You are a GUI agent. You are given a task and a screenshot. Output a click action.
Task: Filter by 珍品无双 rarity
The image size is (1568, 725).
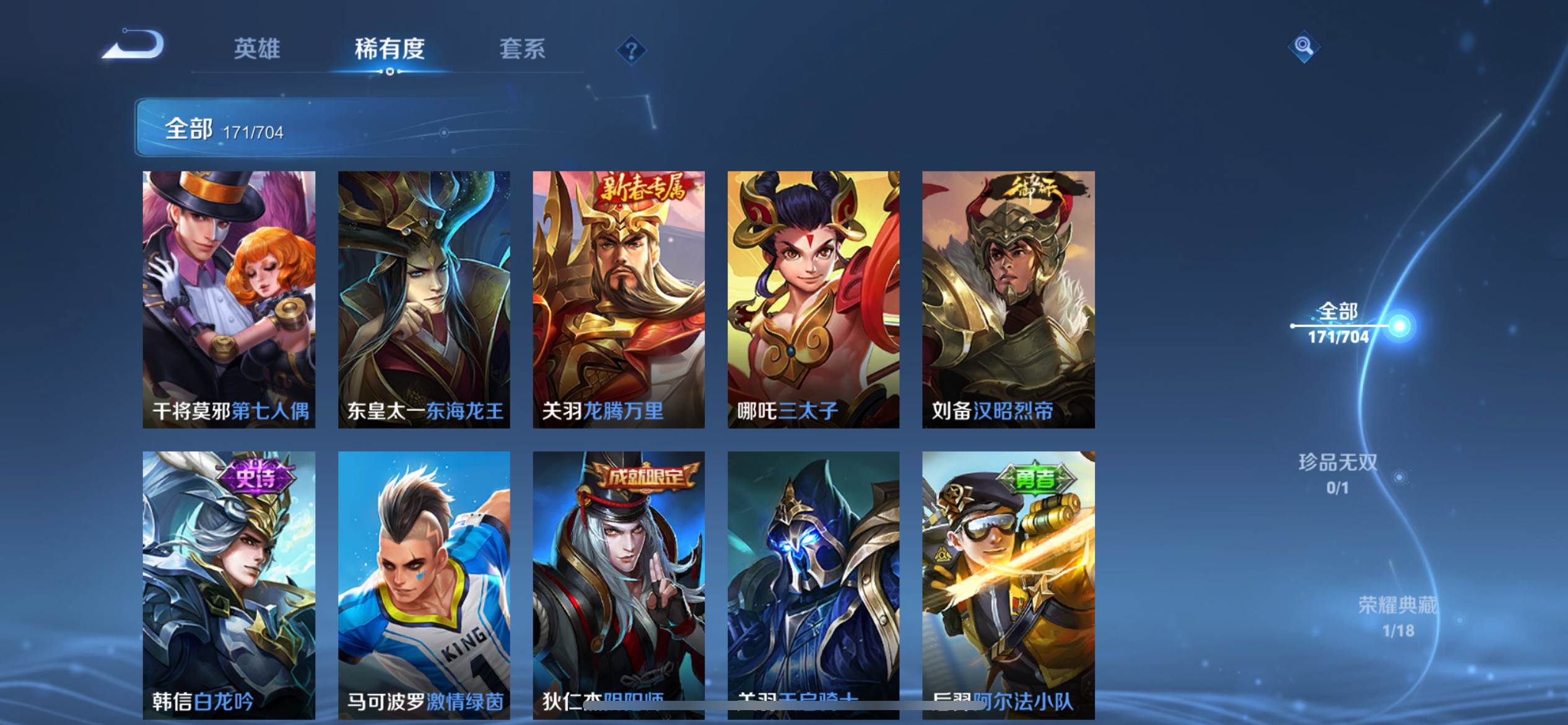[x=1338, y=473]
